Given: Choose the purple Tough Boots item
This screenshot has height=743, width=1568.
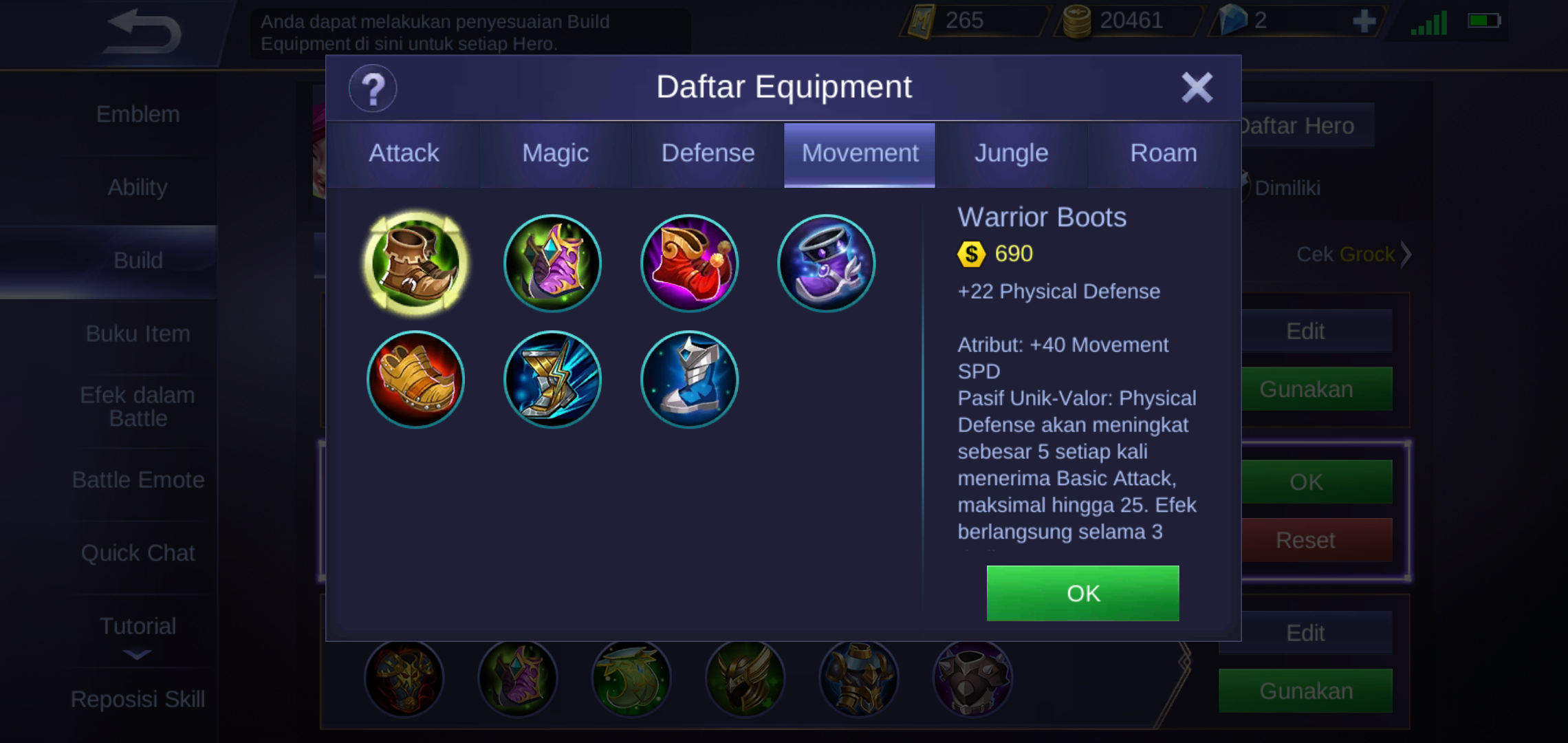Looking at the screenshot, I should pos(552,263).
